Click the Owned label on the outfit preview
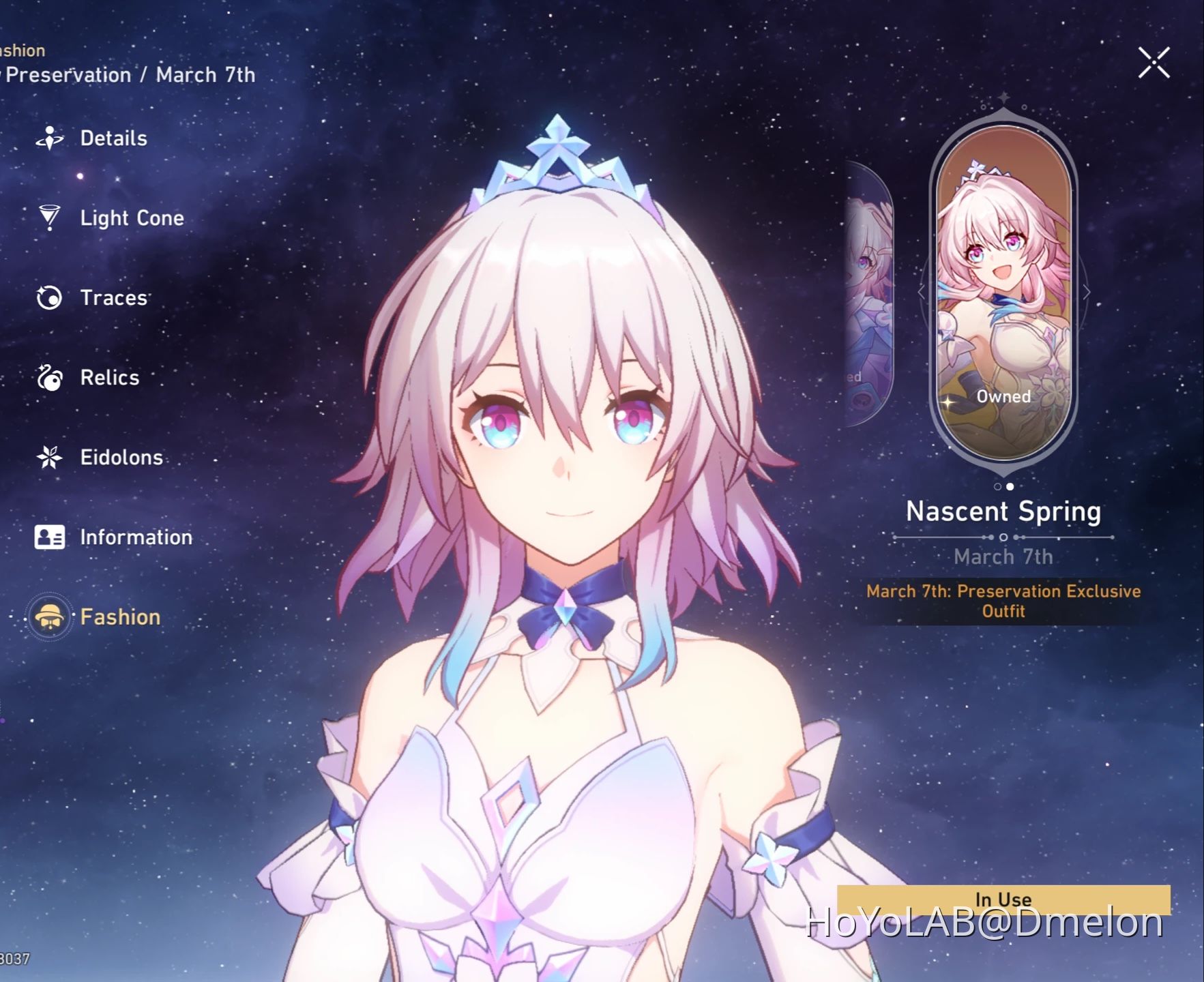The image size is (1204, 982). click(1003, 396)
